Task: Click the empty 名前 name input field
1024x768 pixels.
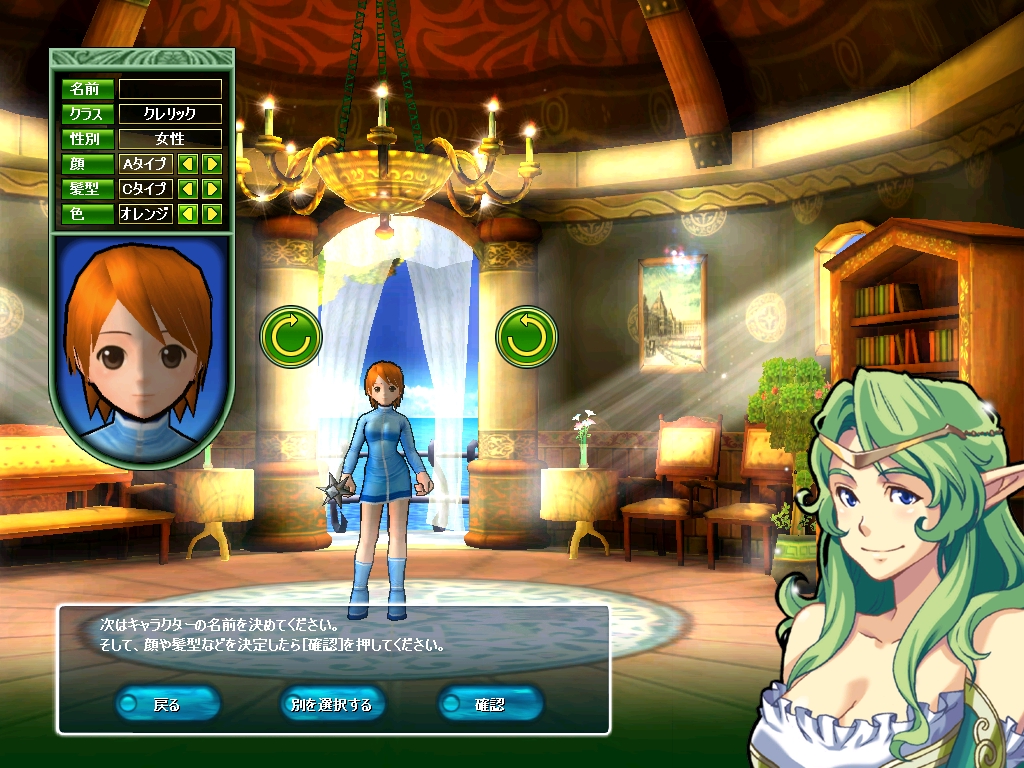Action: click(170, 89)
